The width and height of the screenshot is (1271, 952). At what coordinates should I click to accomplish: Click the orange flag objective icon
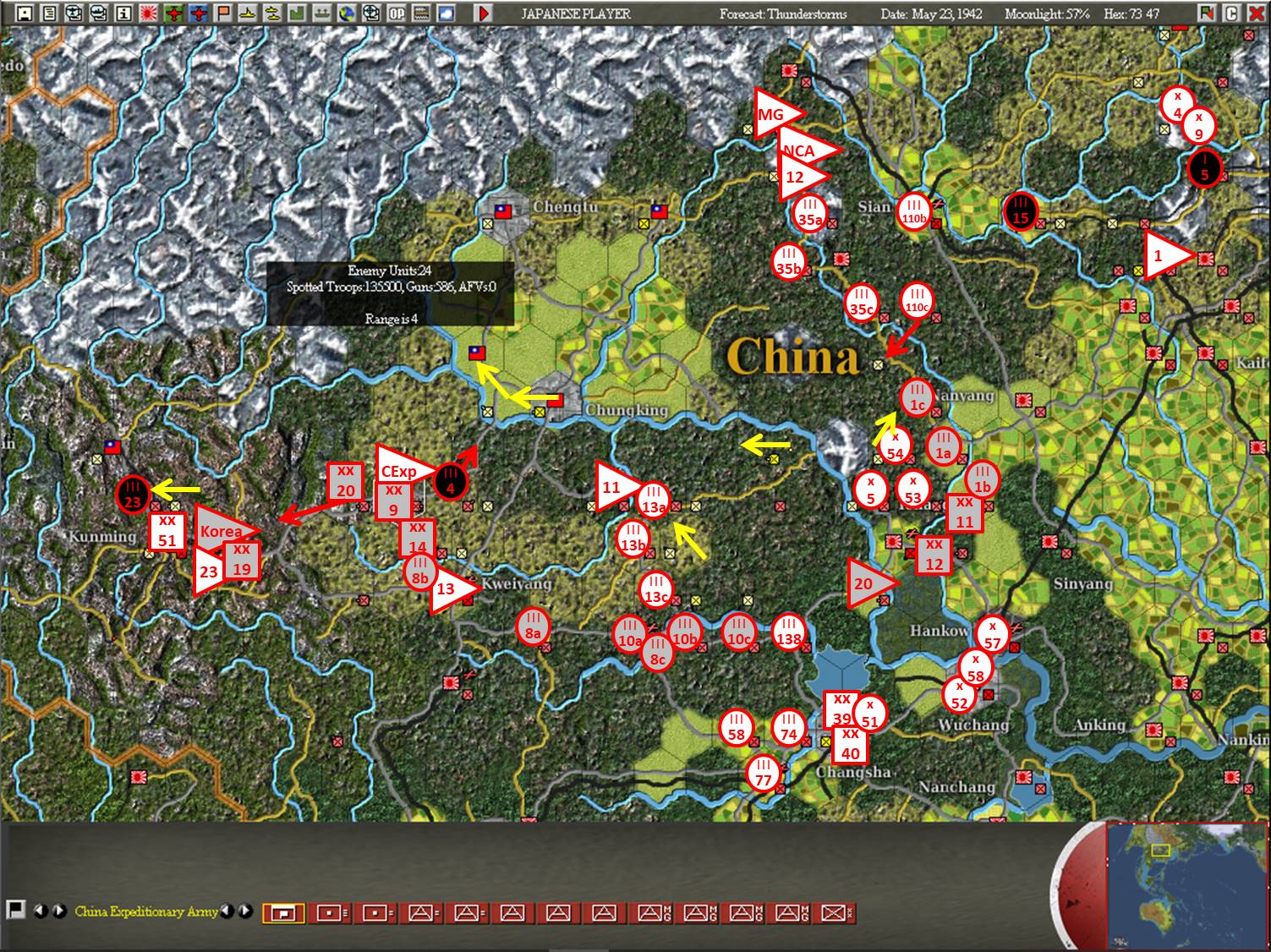pyautogui.click(x=222, y=13)
